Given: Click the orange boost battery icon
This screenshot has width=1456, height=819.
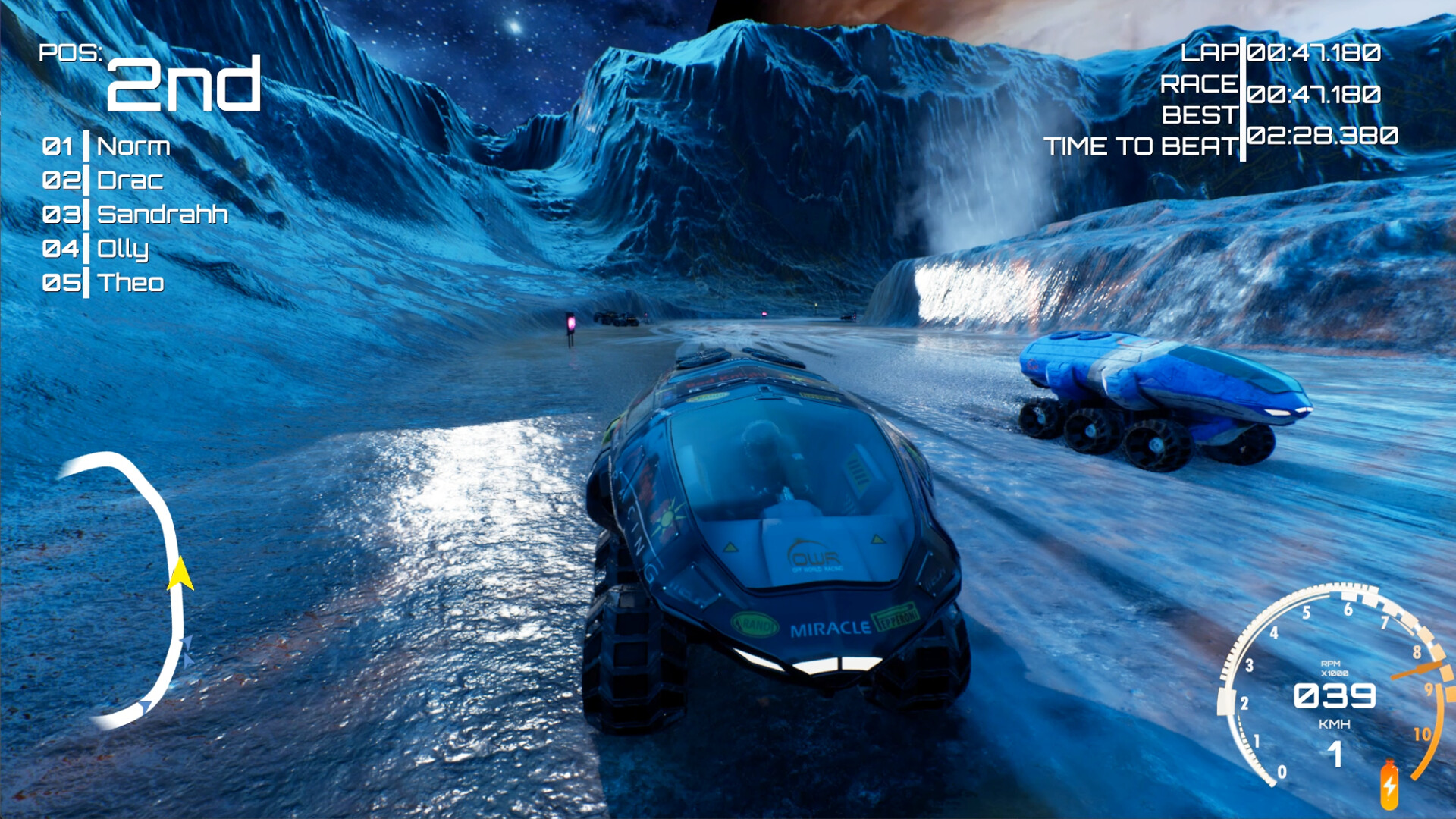Looking at the screenshot, I should tap(1389, 785).
